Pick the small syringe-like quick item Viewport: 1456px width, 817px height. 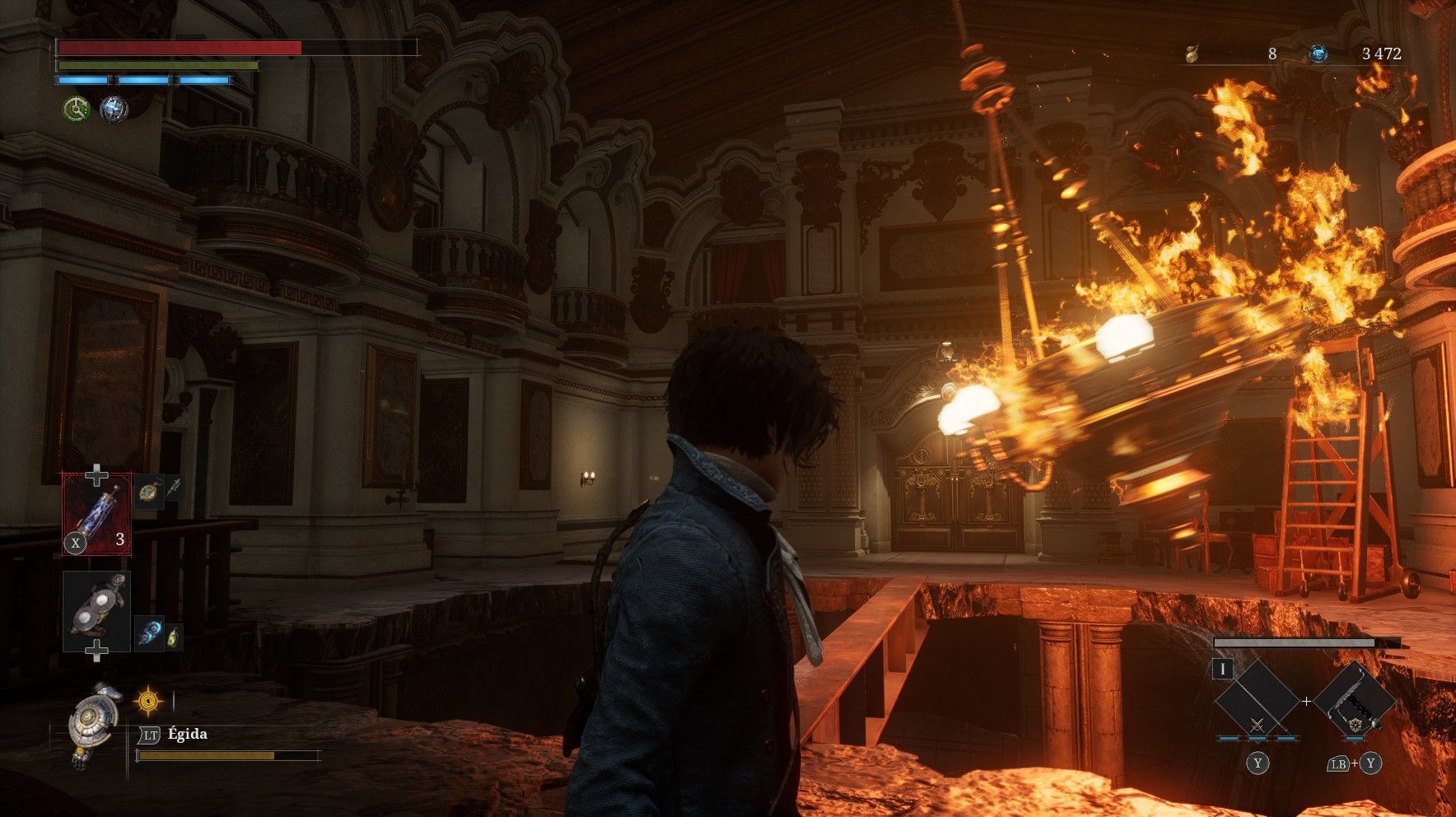click(x=173, y=488)
